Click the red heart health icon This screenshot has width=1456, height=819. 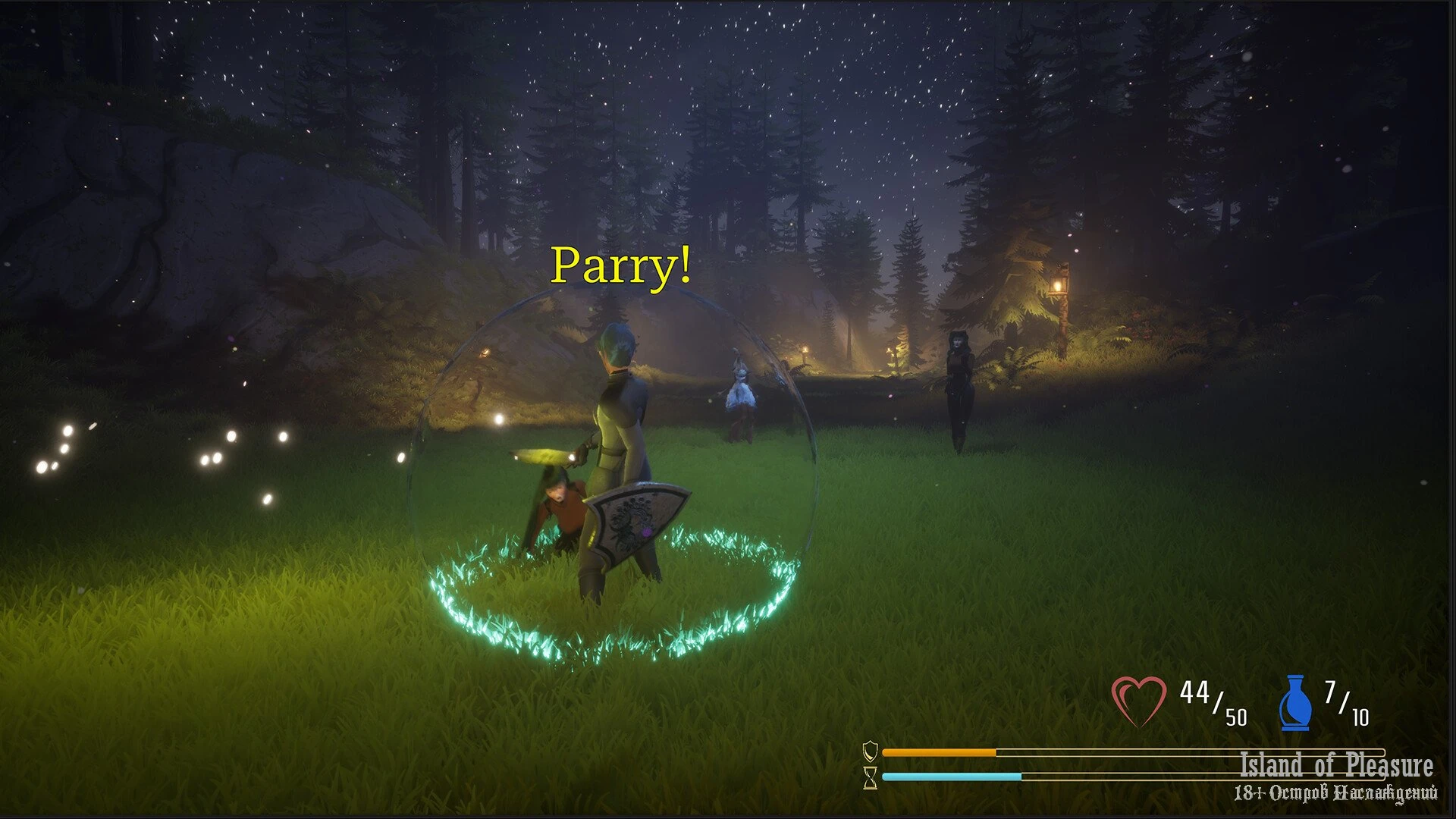click(1138, 701)
